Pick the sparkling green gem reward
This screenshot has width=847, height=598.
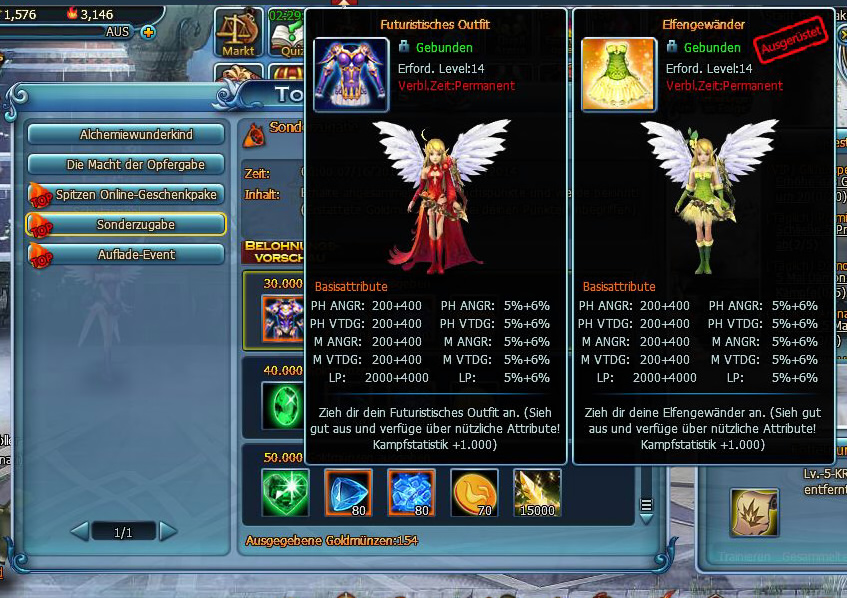tap(285, 493)
